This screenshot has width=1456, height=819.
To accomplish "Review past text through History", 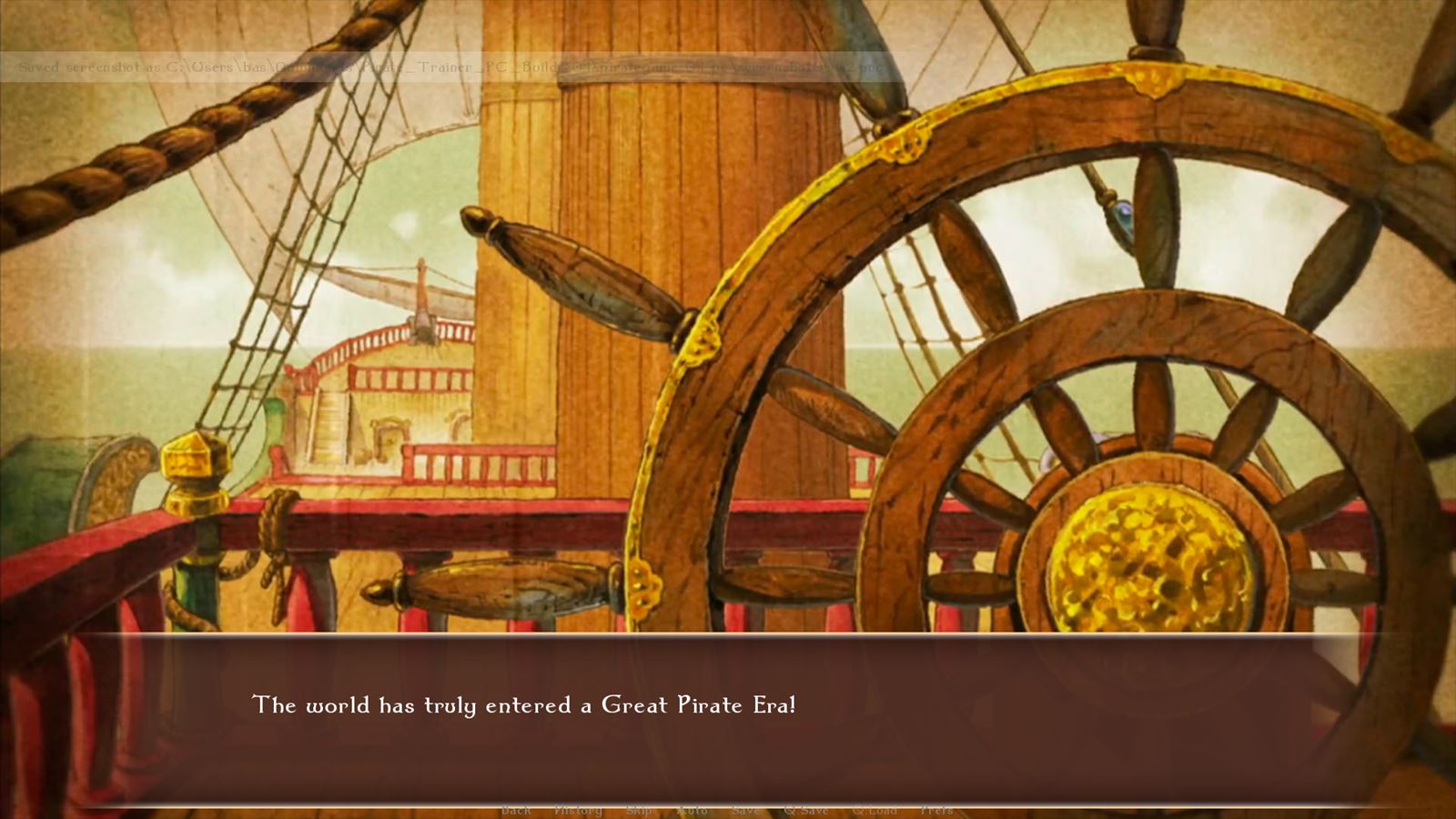I will coord(578,809).
